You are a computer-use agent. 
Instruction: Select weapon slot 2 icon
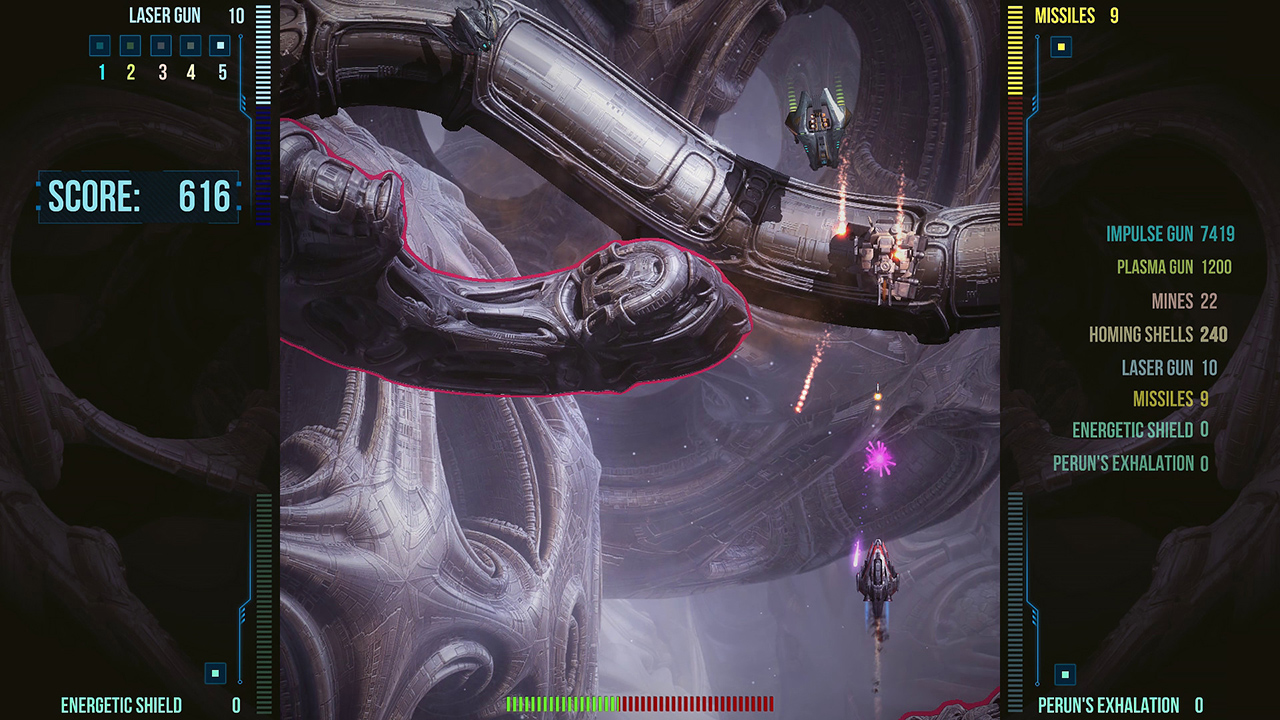tap(128, 45)
